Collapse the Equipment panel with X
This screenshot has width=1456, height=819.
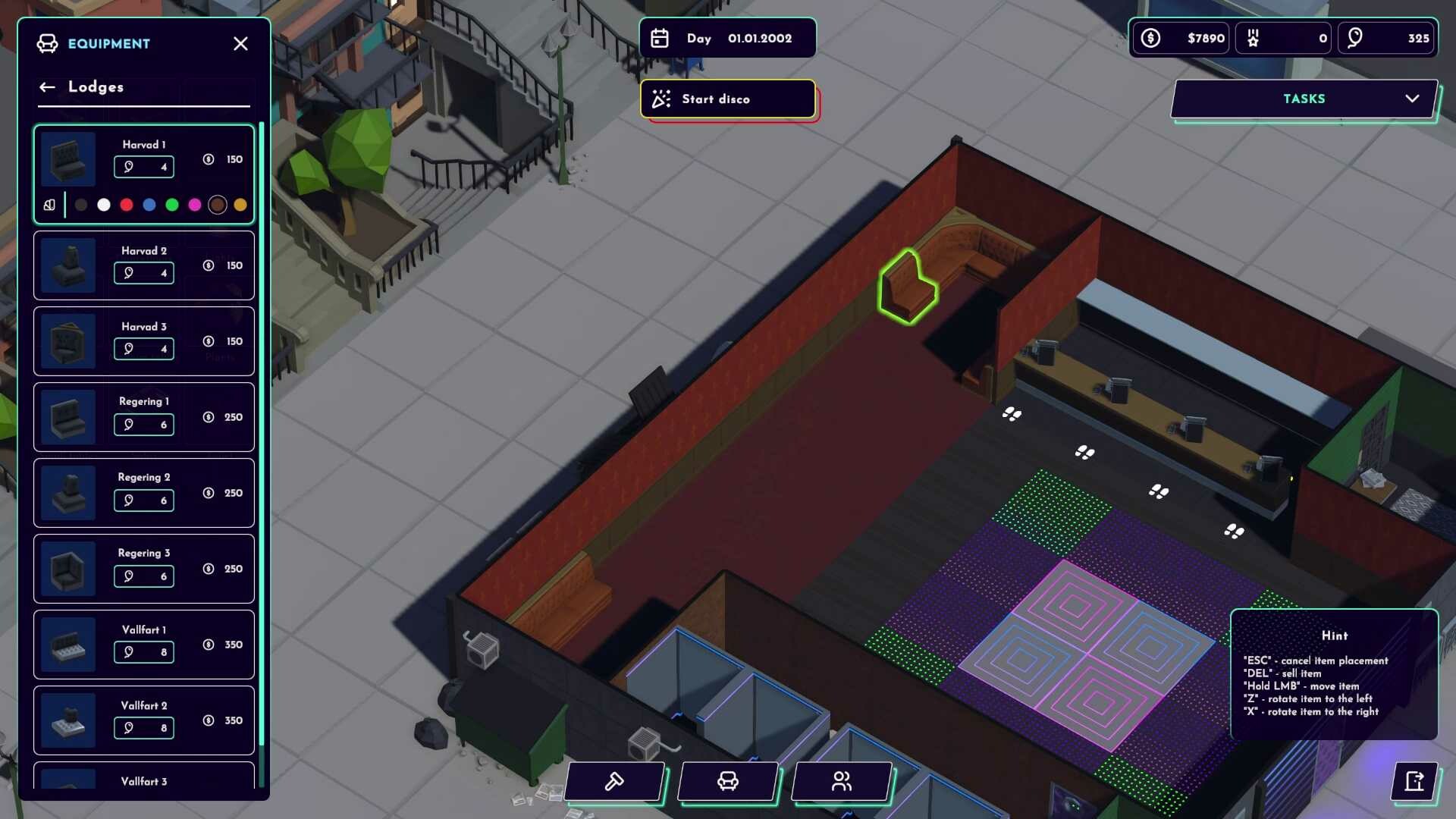click(240, 43)
